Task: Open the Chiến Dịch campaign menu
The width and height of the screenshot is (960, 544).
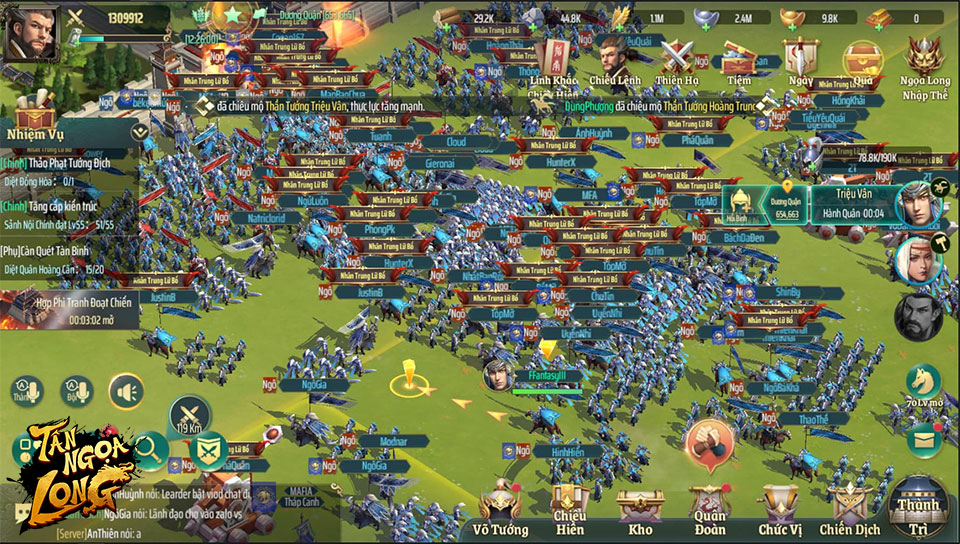Action: click(x=848, y=505)
